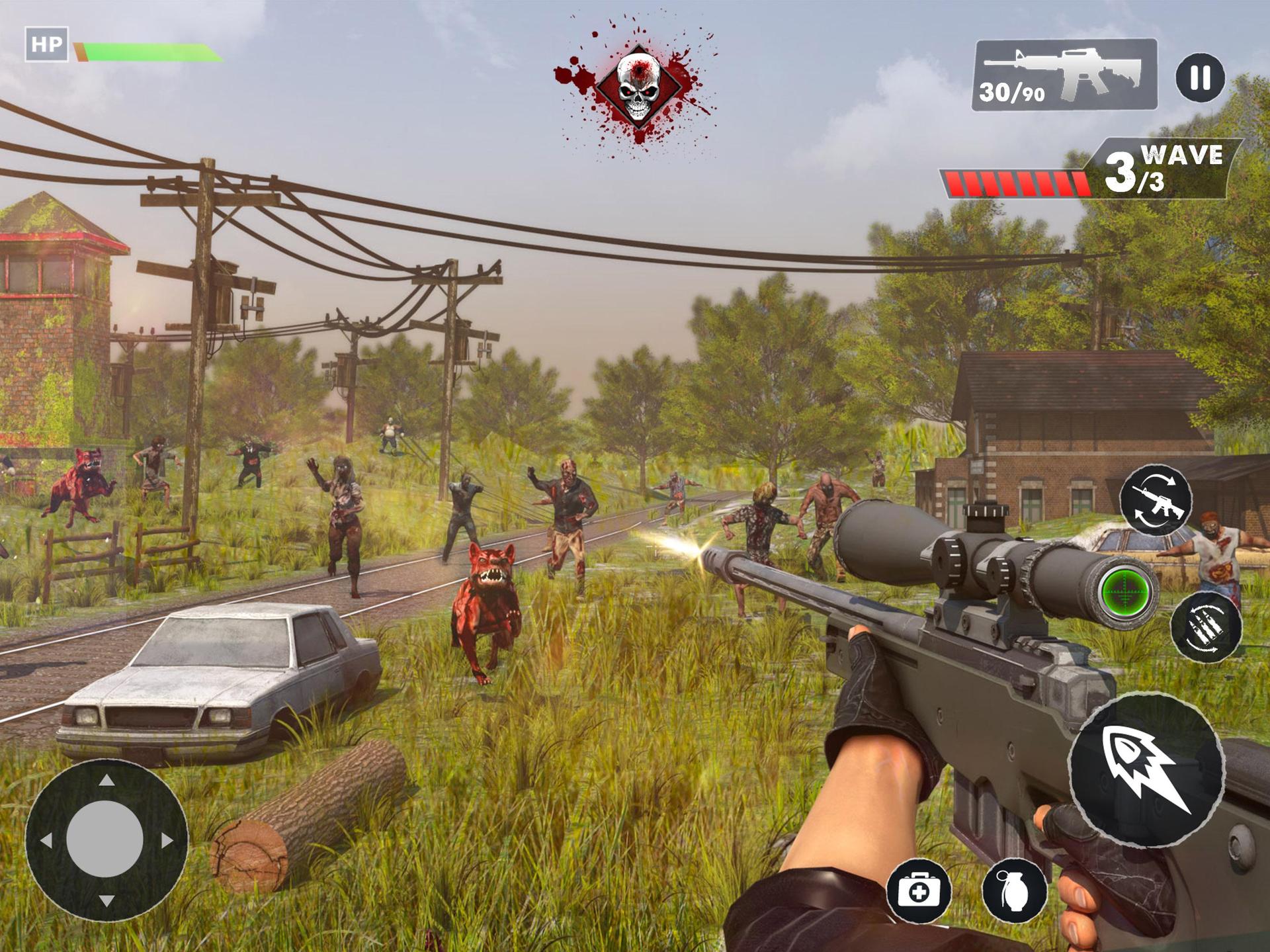1270x952 pixels.
Task: Click the virtual movement joystick
Action: (x=106, y=840)
